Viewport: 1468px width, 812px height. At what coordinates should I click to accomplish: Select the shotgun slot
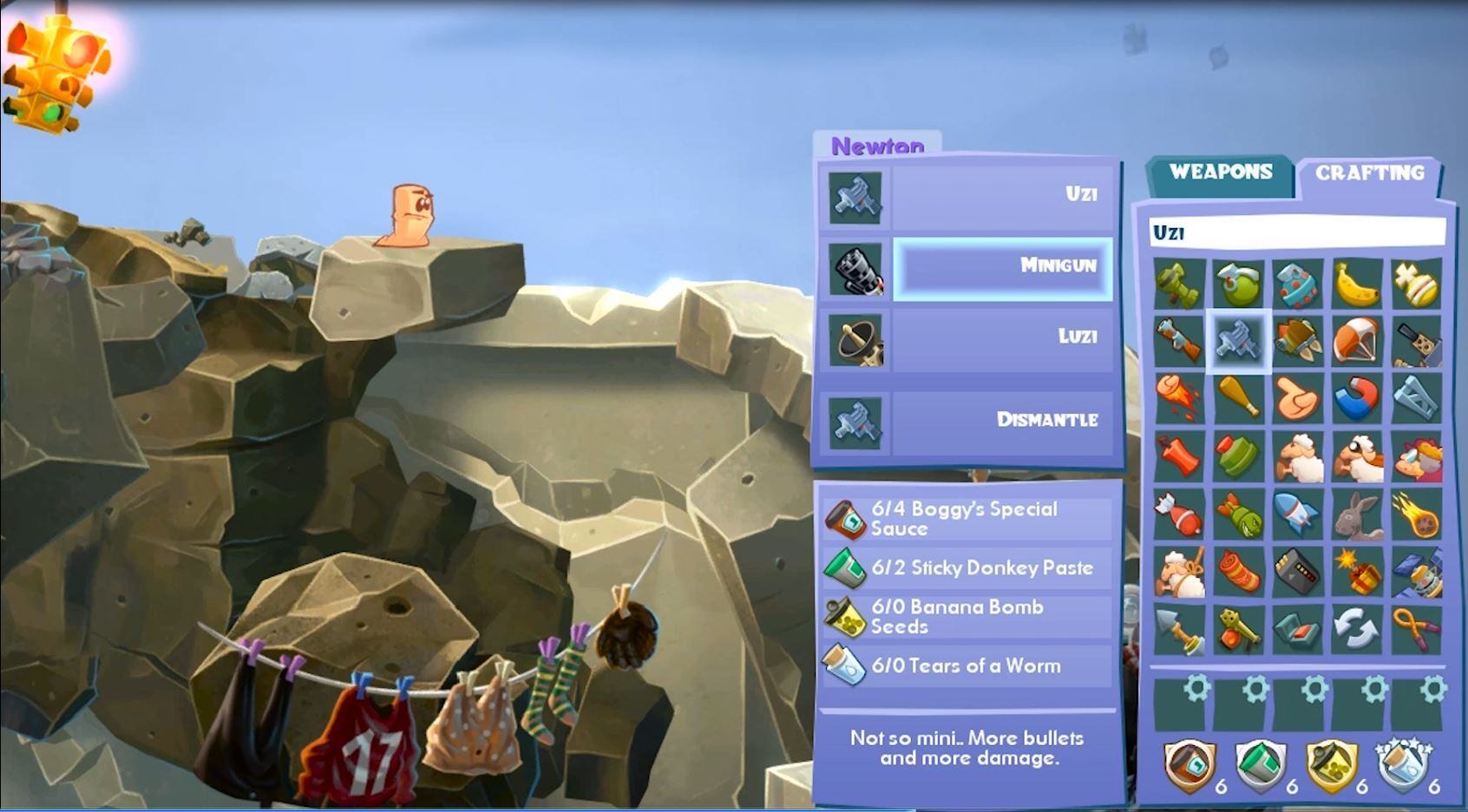pos(1179,341)
